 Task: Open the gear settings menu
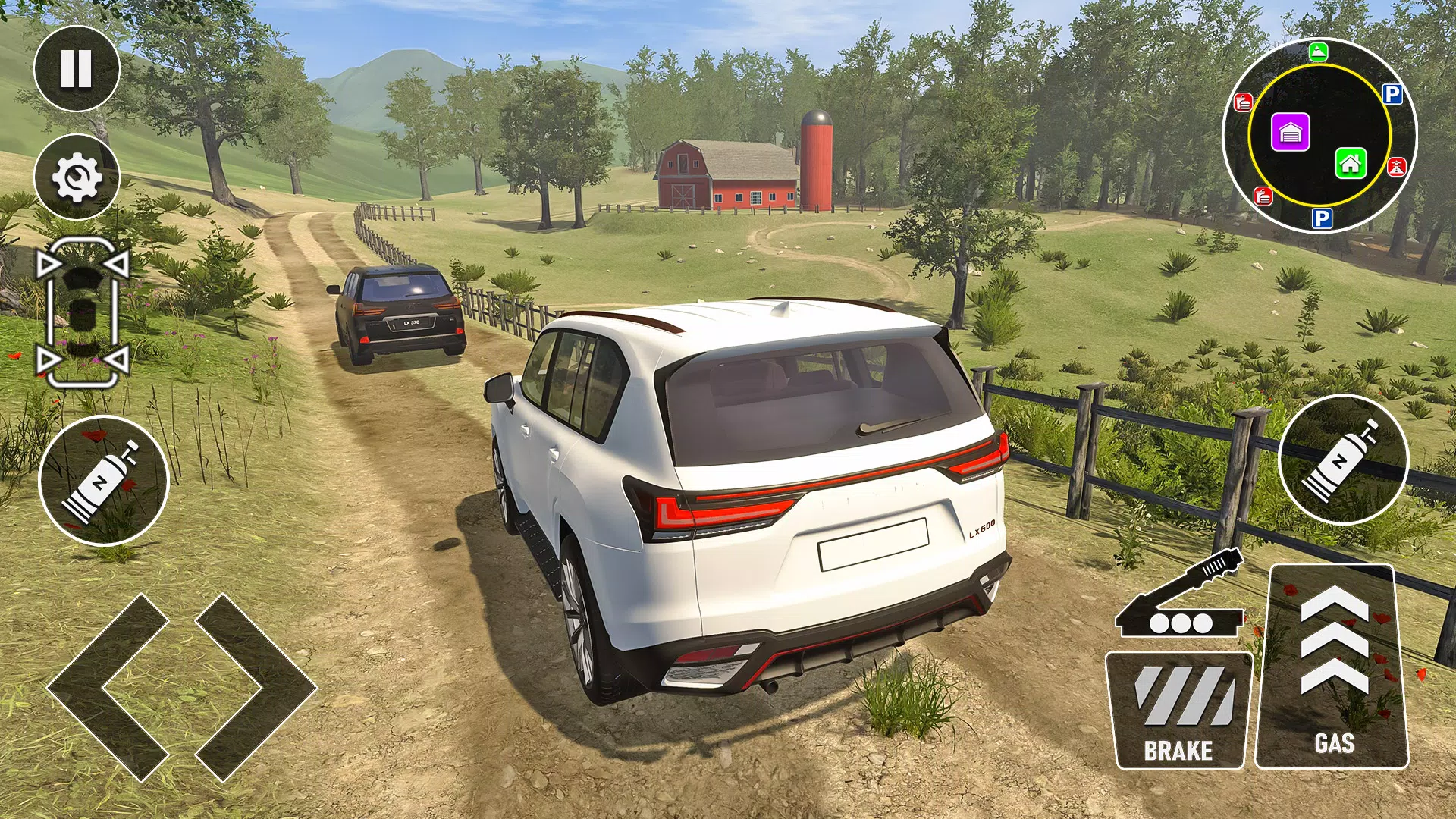[x=77, y=177]
